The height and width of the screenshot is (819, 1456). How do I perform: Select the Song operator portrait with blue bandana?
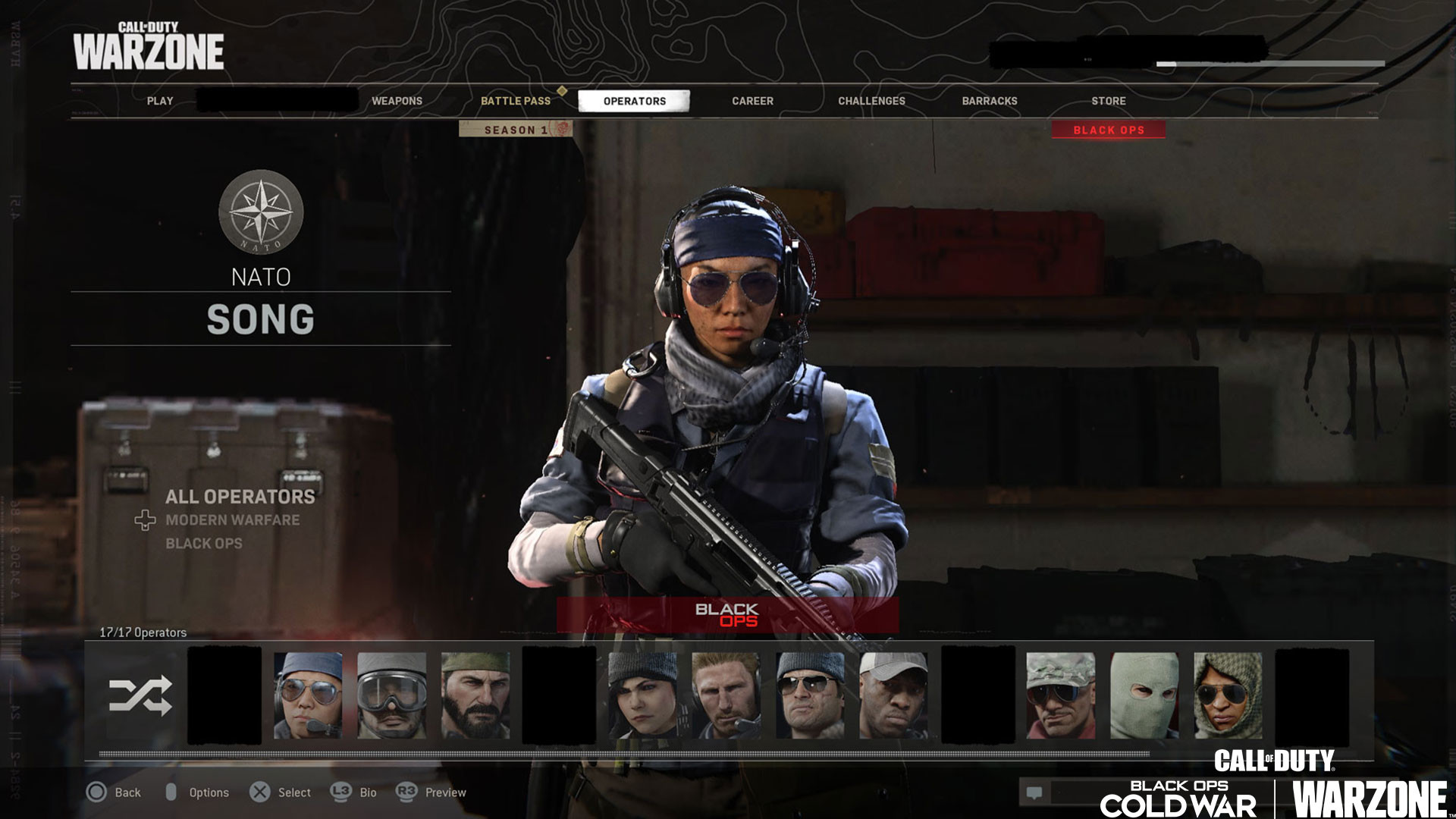click(308, 695)
